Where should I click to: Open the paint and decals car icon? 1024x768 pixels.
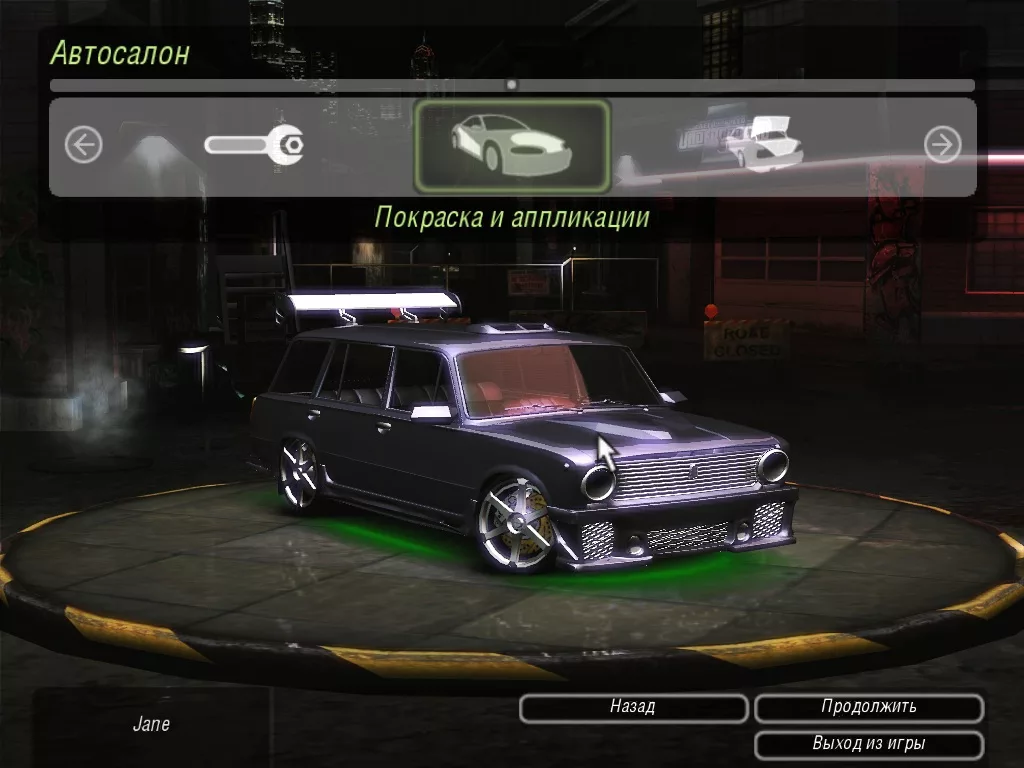pyautogui.click(x=511, y=146)
